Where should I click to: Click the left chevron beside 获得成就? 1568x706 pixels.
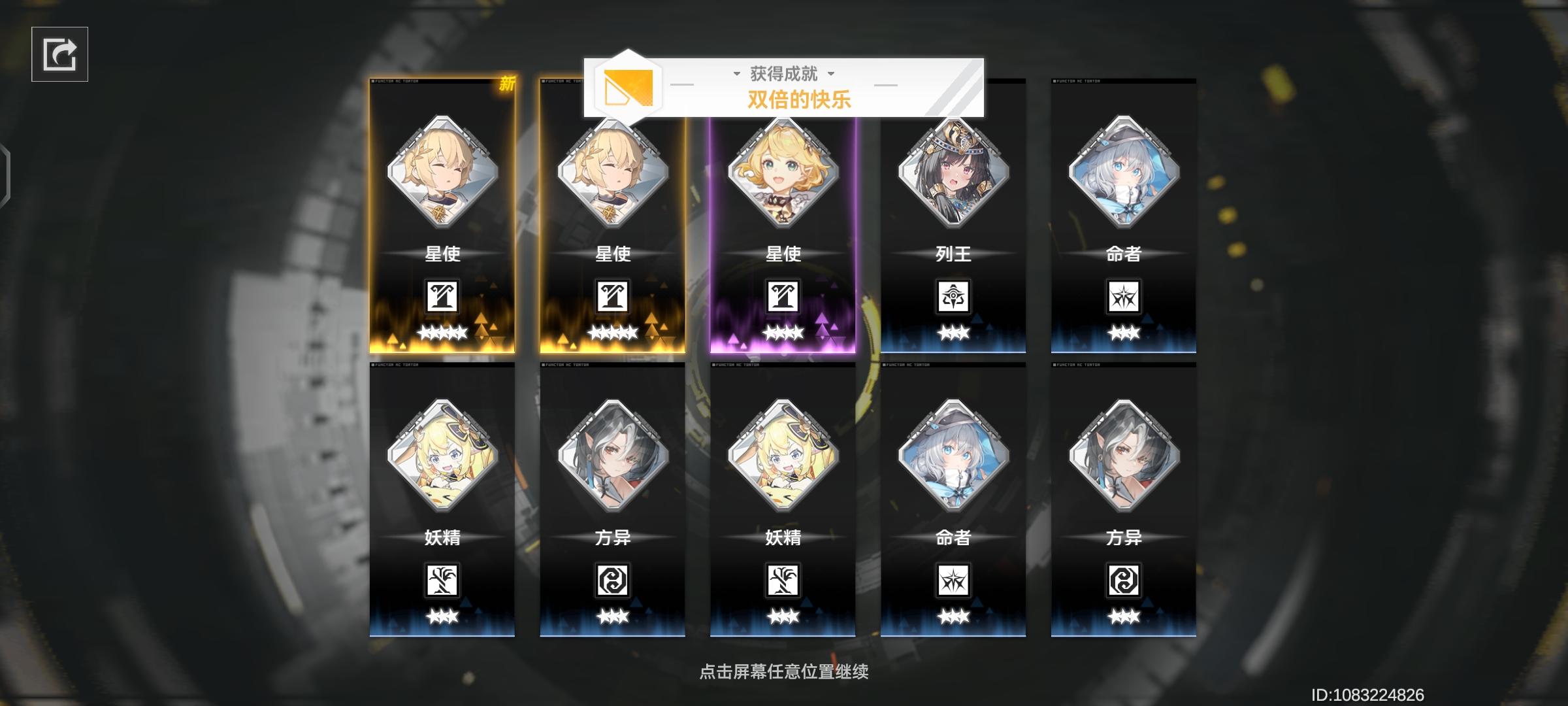736,74
